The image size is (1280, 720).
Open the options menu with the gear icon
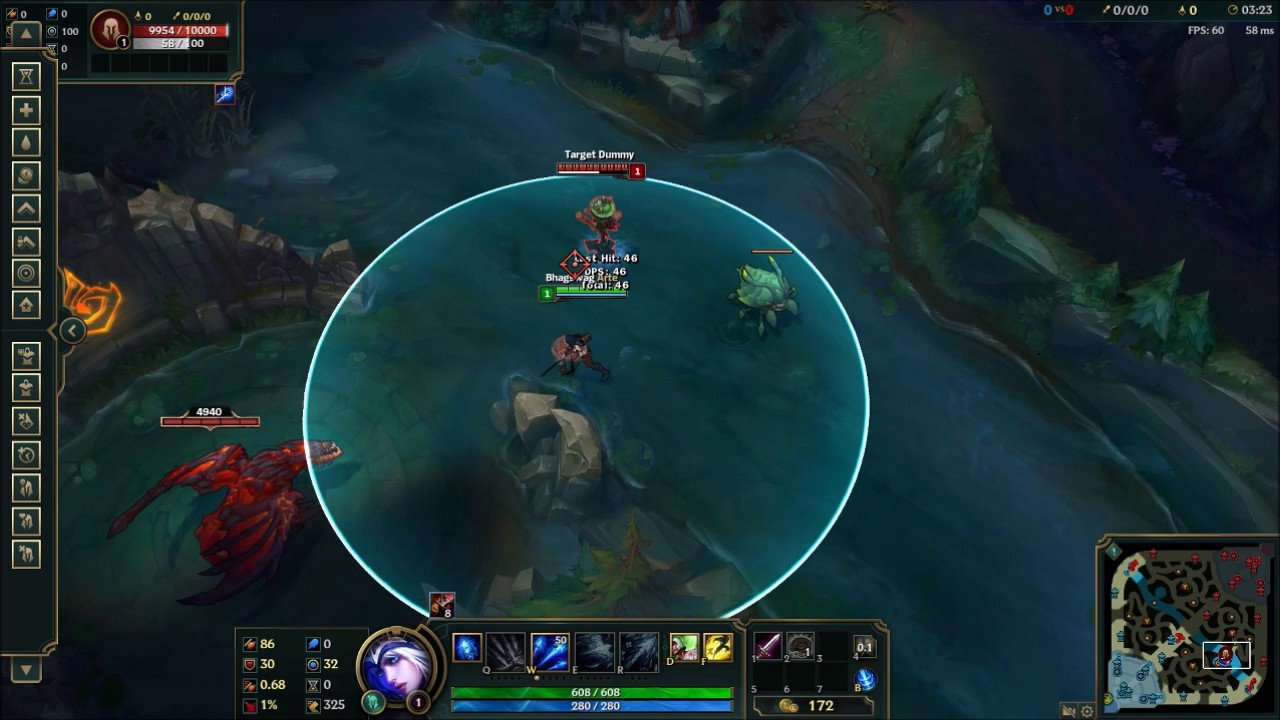[x=1087, y=710]
